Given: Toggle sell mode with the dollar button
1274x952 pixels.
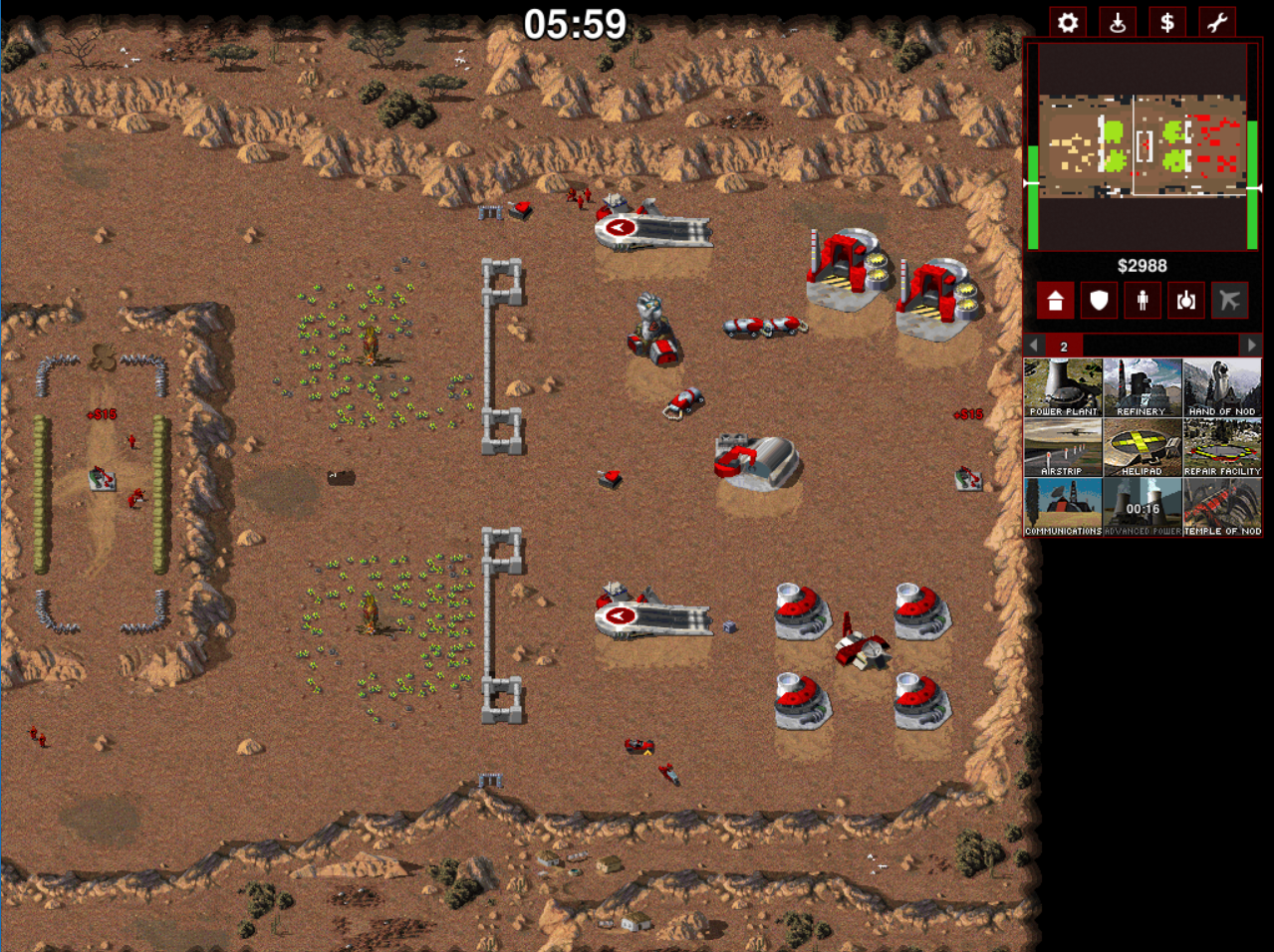Looking at the screenshot, I should click(1167, 23).
